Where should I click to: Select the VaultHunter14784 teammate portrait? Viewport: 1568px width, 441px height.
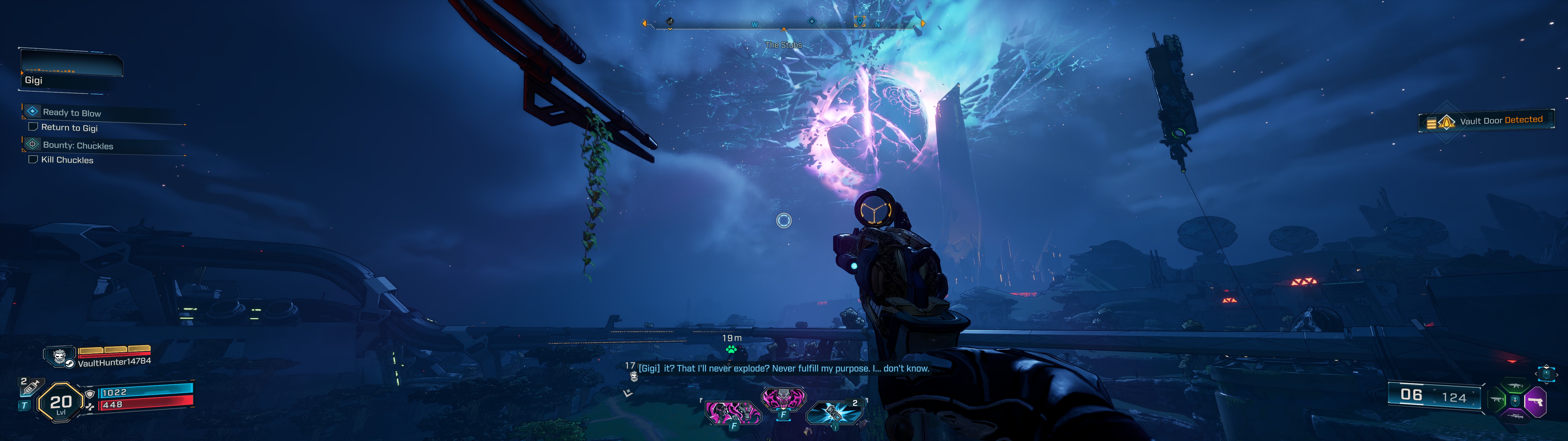[60, 356]
